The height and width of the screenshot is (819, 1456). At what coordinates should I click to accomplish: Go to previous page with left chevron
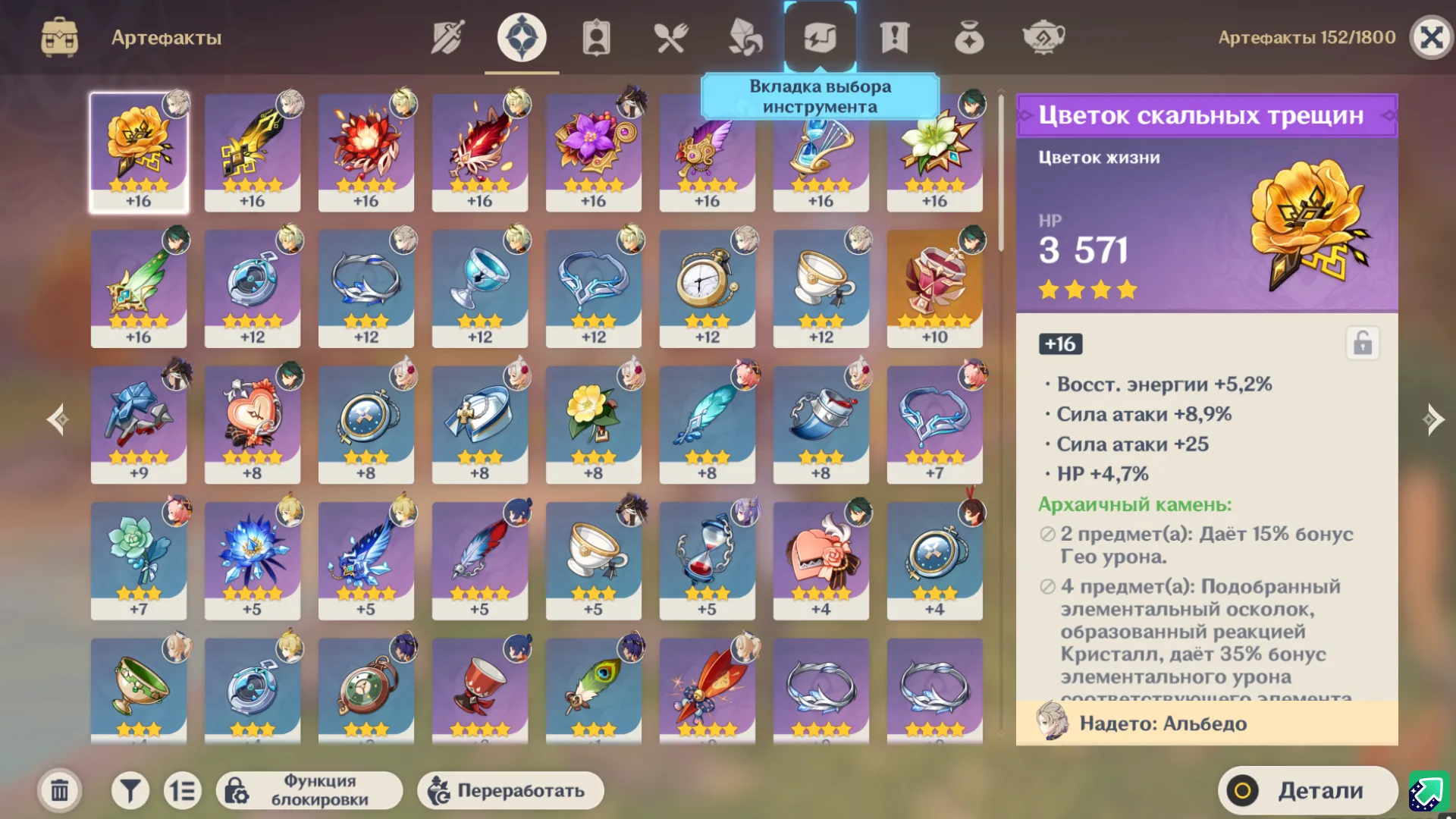(x=57, y=419)
